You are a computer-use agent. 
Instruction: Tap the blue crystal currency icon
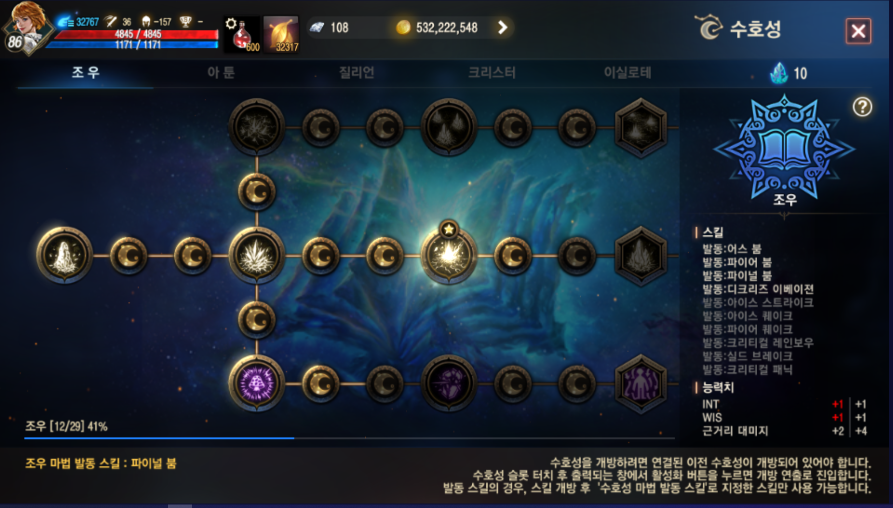tap(779, 72)
